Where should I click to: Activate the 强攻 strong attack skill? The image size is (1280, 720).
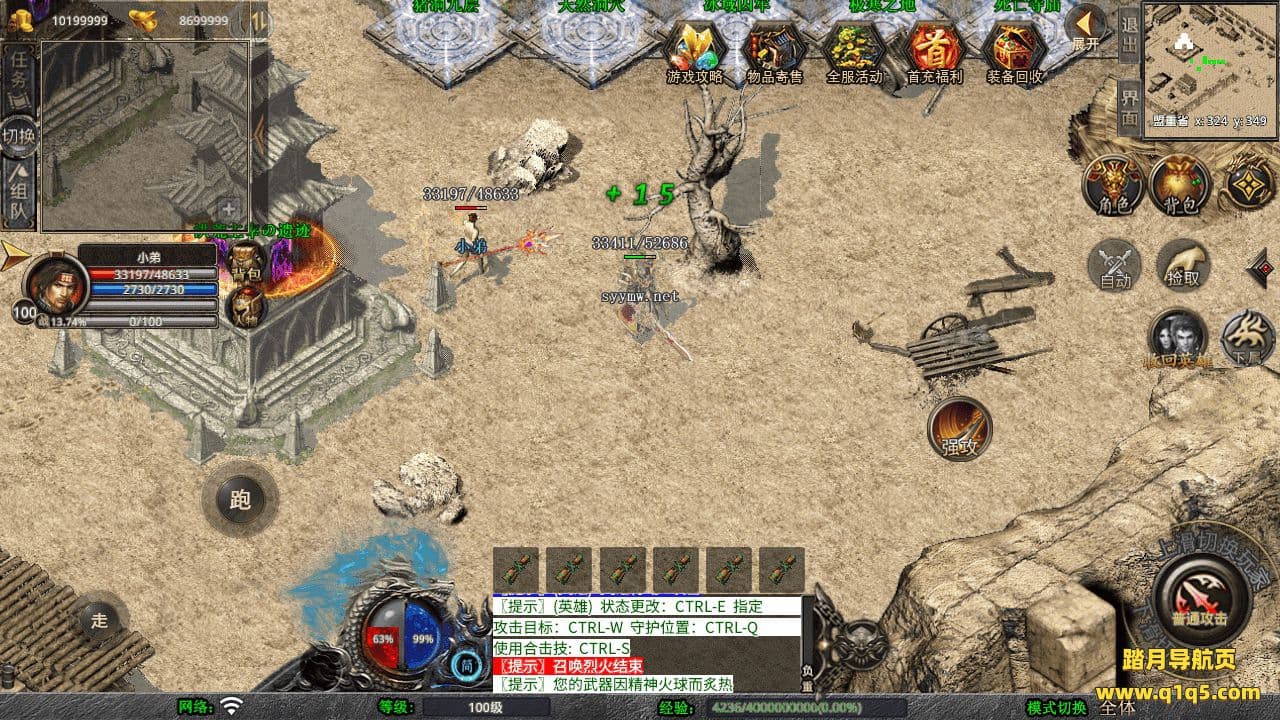pyautogui.click(x=960, y=430)
